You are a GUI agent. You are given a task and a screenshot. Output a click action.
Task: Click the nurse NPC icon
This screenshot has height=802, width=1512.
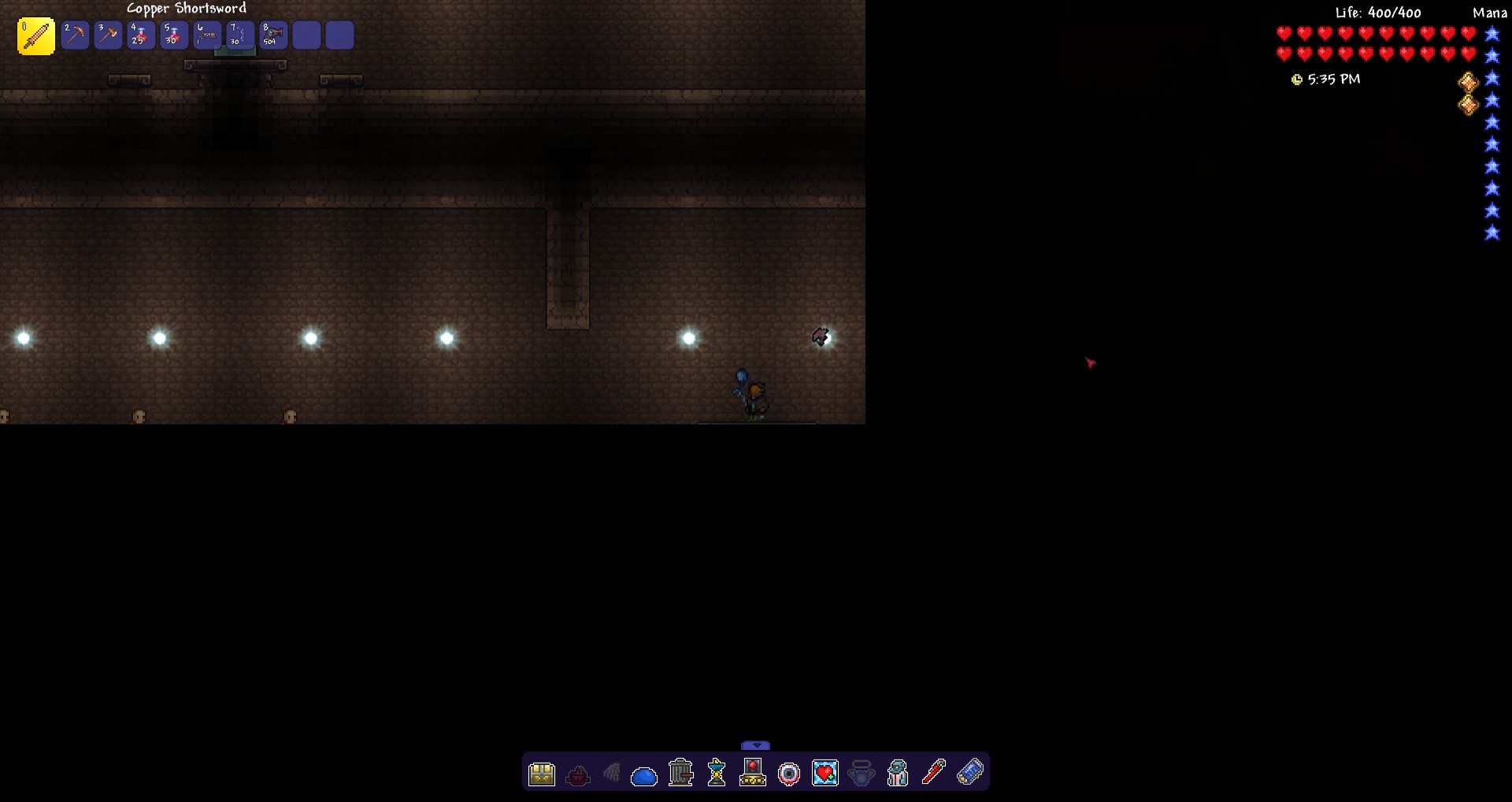click(897, 773)
